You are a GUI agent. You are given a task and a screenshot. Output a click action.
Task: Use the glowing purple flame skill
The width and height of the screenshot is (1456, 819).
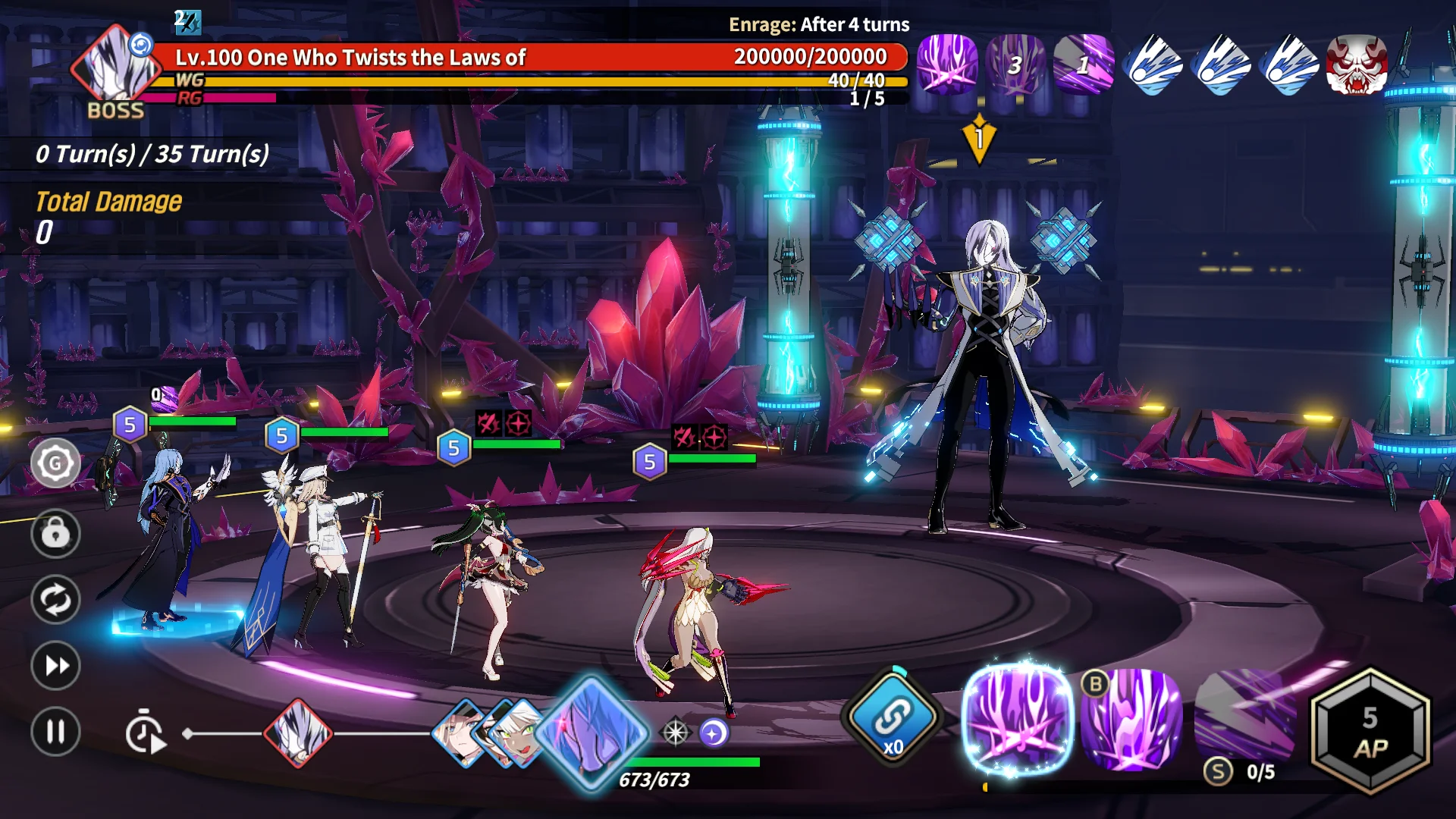click(x=1018, y=719)
